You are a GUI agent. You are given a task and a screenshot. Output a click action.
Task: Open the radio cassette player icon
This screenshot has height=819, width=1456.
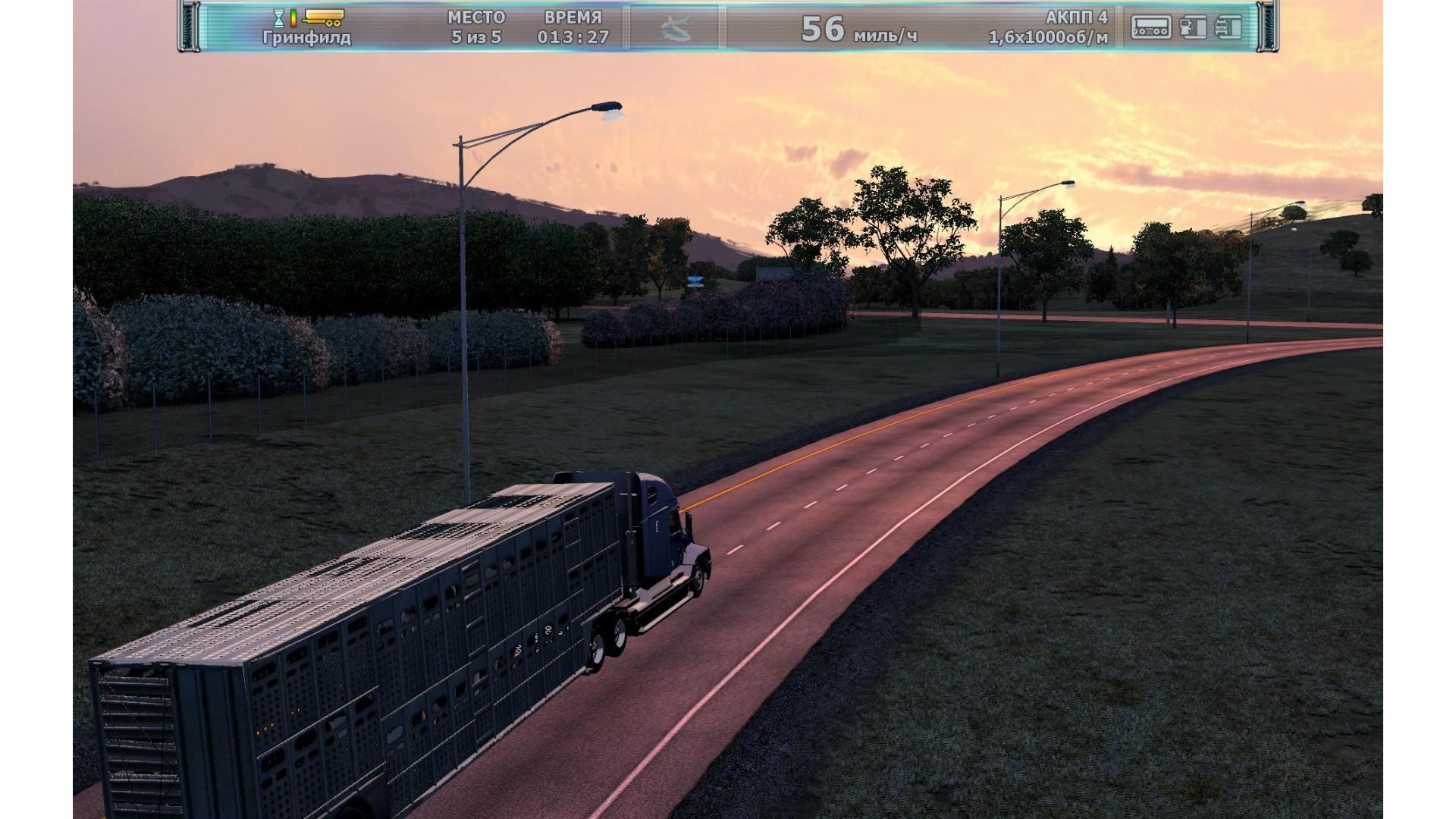[1150, 27]
